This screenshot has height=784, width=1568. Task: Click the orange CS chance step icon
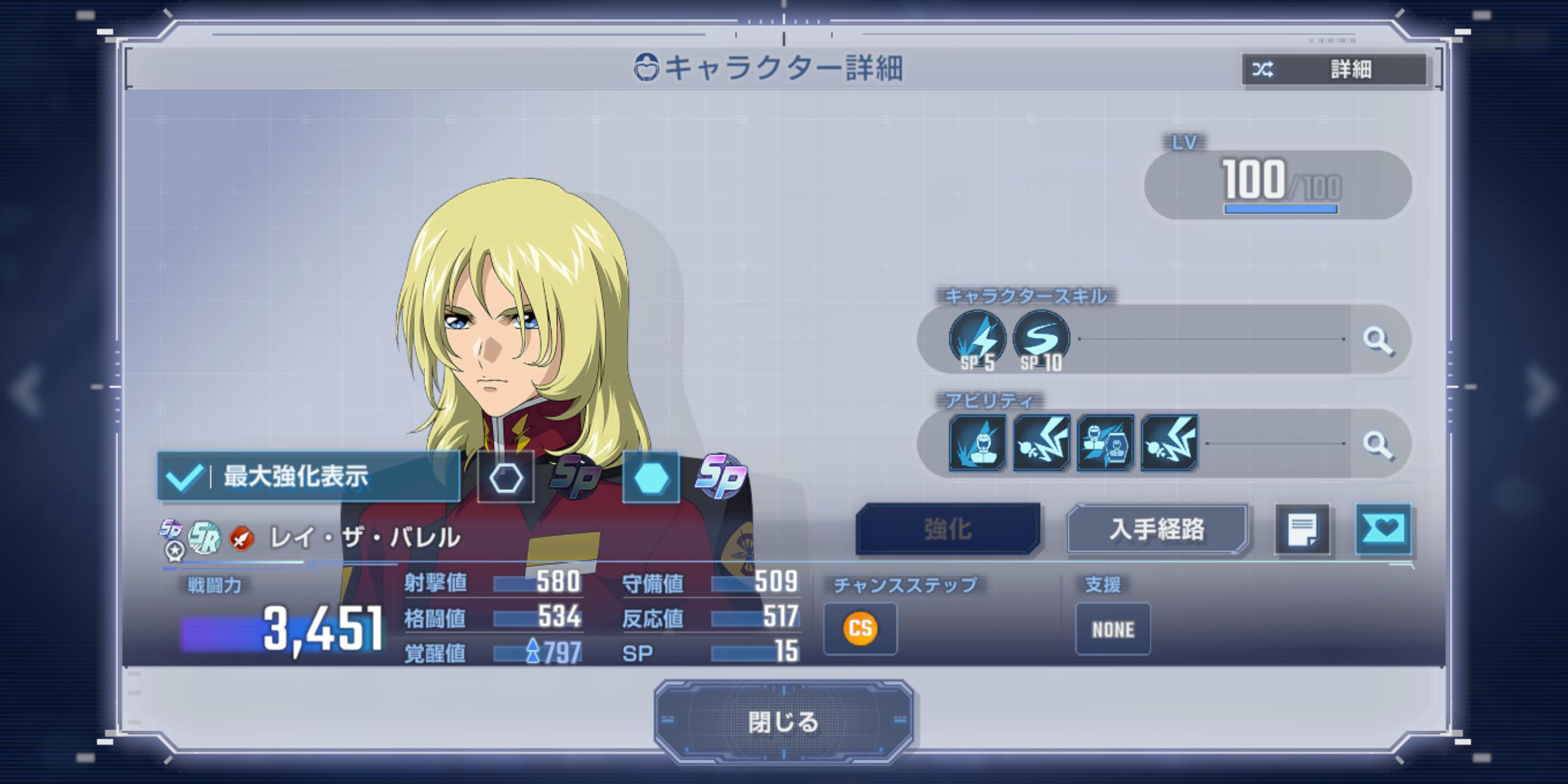coord(860,628)
